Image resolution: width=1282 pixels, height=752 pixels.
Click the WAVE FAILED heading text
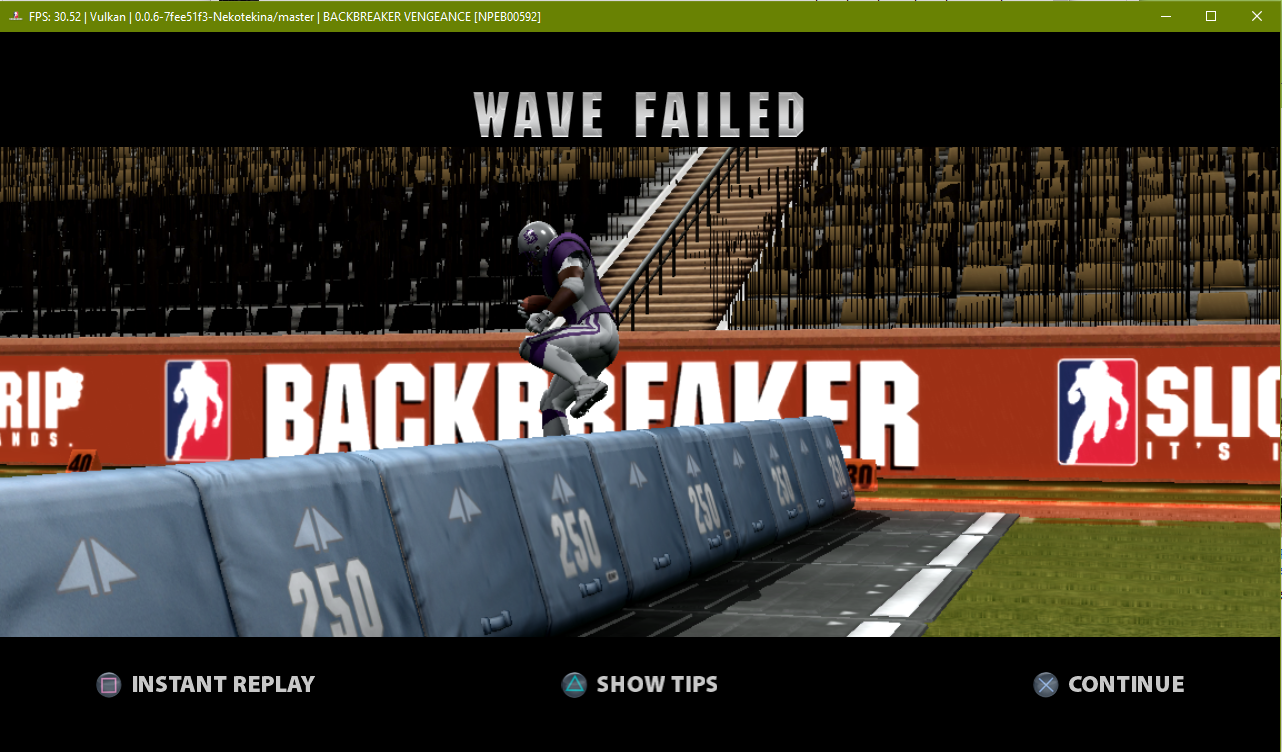pyautogui.click(x=640, y=113)
